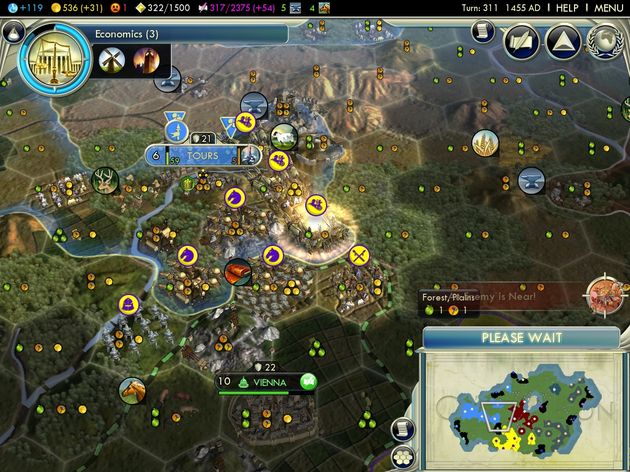
Task: Select the Vienna city banner
Action: pos(265,381)
